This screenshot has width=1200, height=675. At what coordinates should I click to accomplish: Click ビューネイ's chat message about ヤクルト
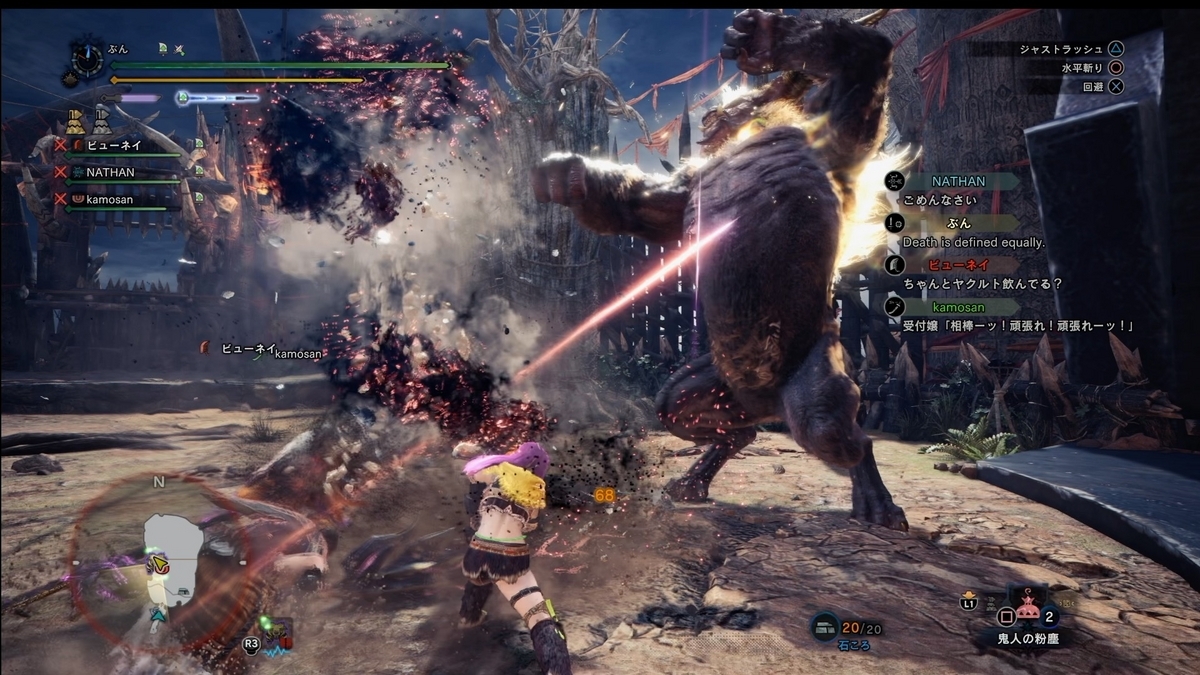tap(982, 284)
